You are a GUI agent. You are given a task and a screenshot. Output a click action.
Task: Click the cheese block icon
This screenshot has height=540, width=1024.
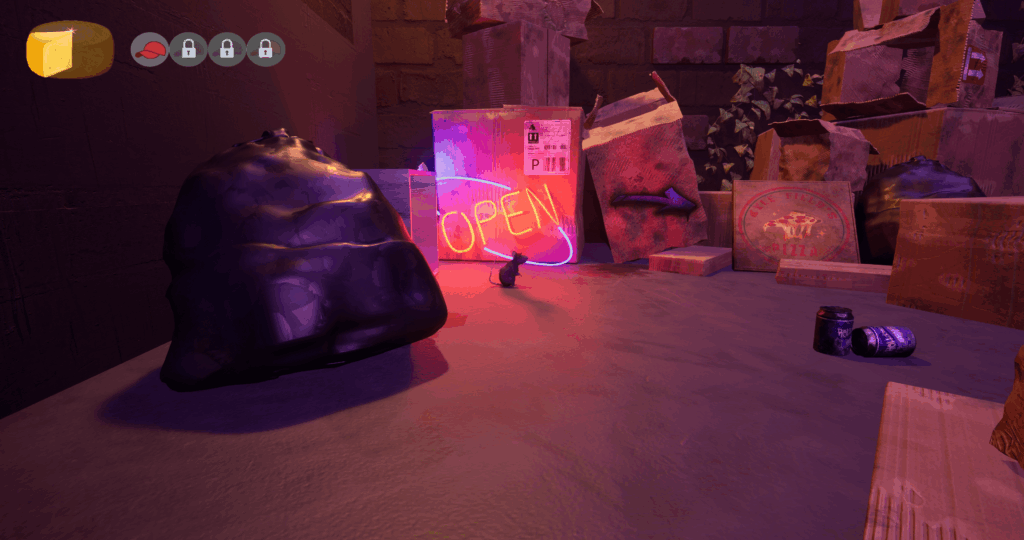(x=68, y=50)
